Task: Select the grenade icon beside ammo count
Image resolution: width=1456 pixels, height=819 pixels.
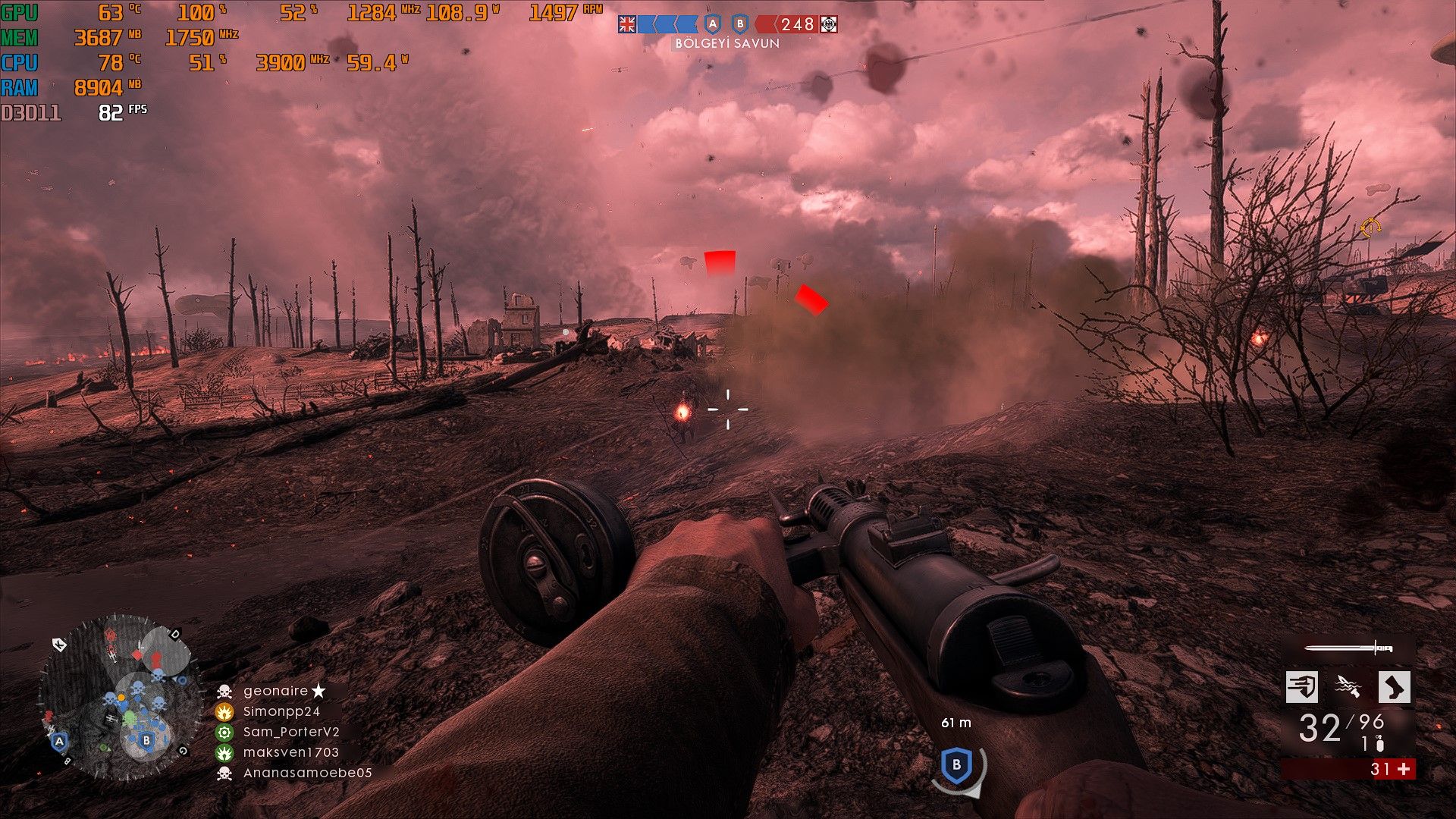Action: 1380,745
